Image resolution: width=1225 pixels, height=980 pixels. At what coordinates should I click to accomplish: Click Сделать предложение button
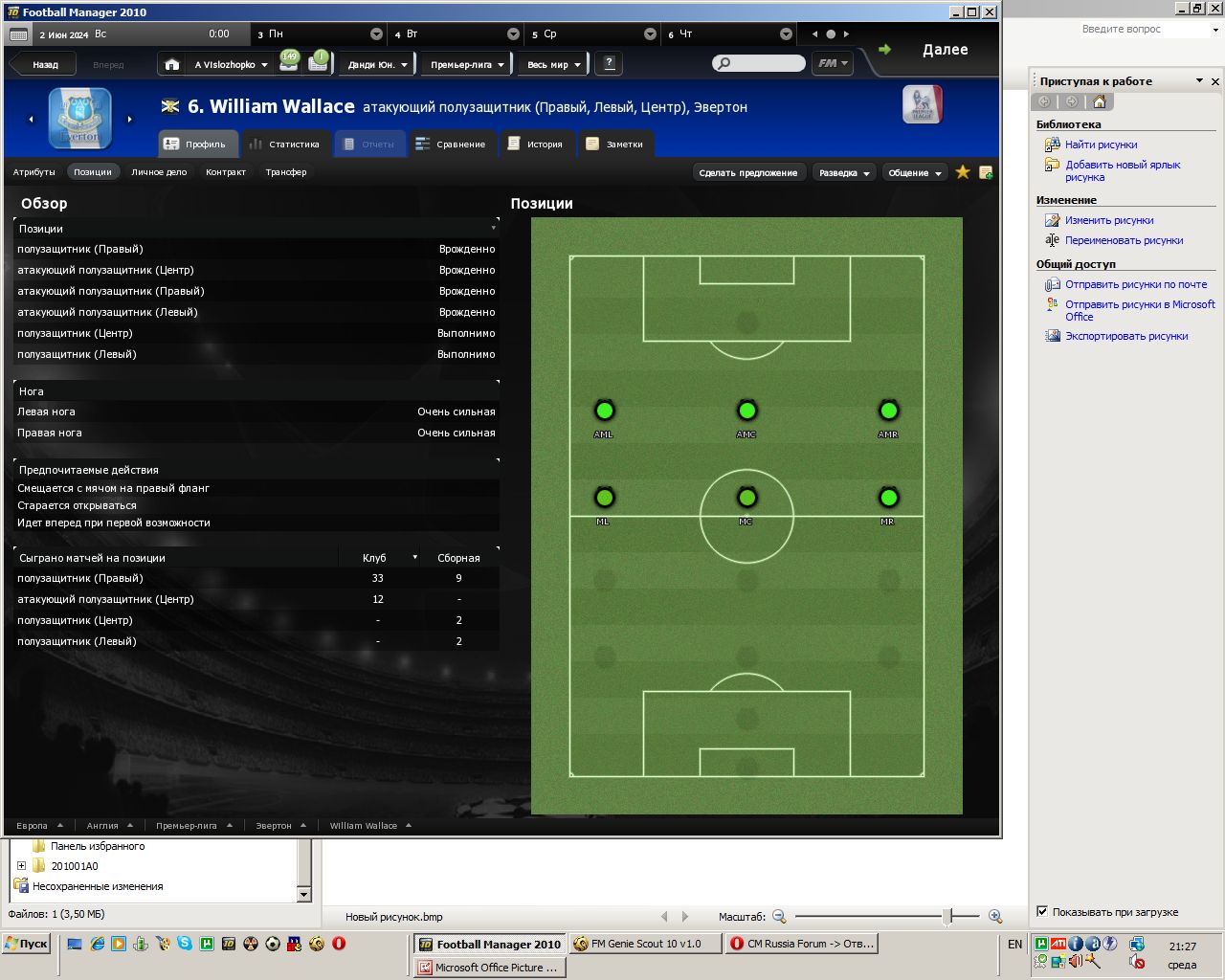[747, 172]
